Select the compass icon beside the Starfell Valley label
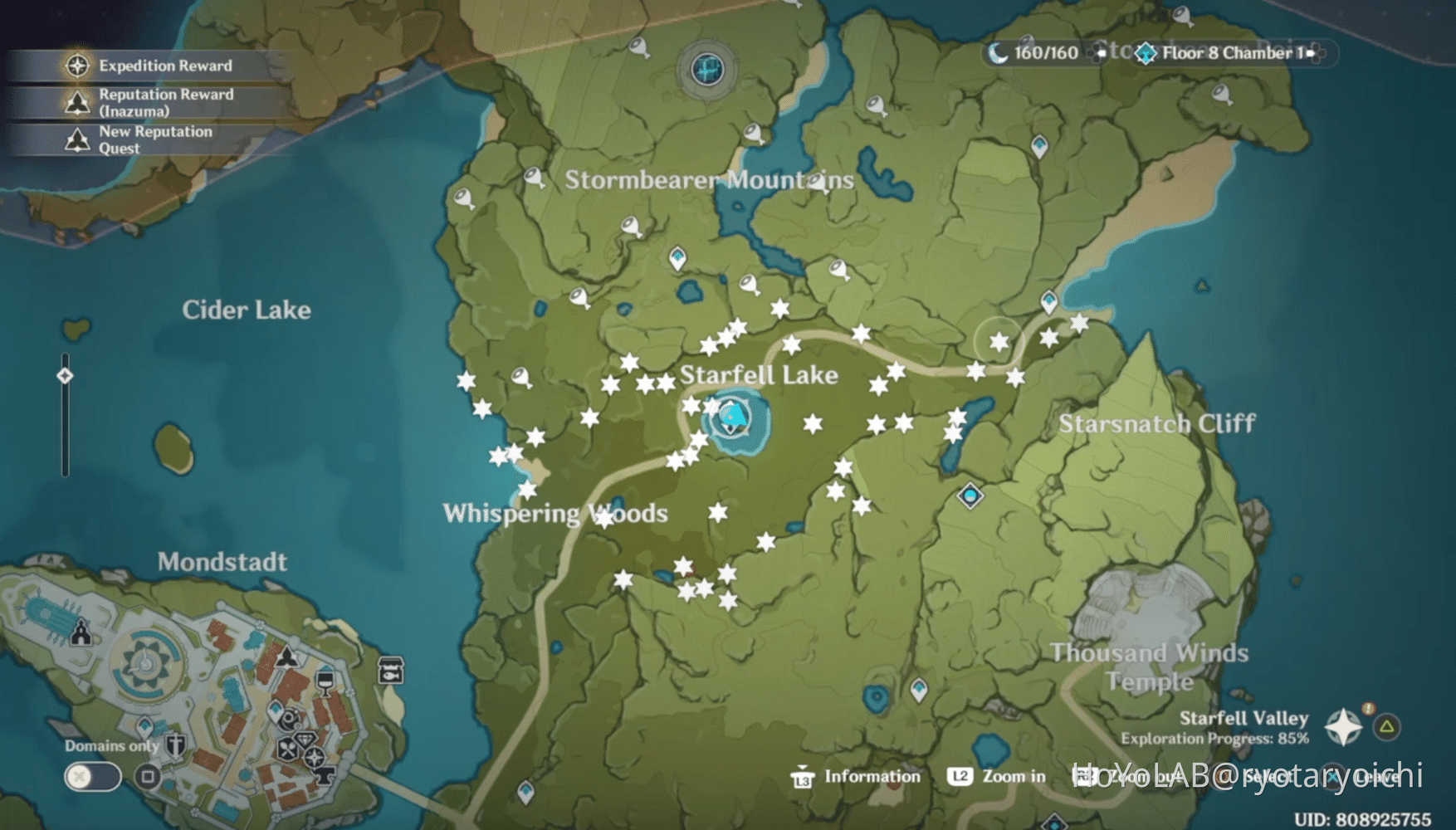1456x830 pixels. pyautogui.click(x=1342, y=728)
